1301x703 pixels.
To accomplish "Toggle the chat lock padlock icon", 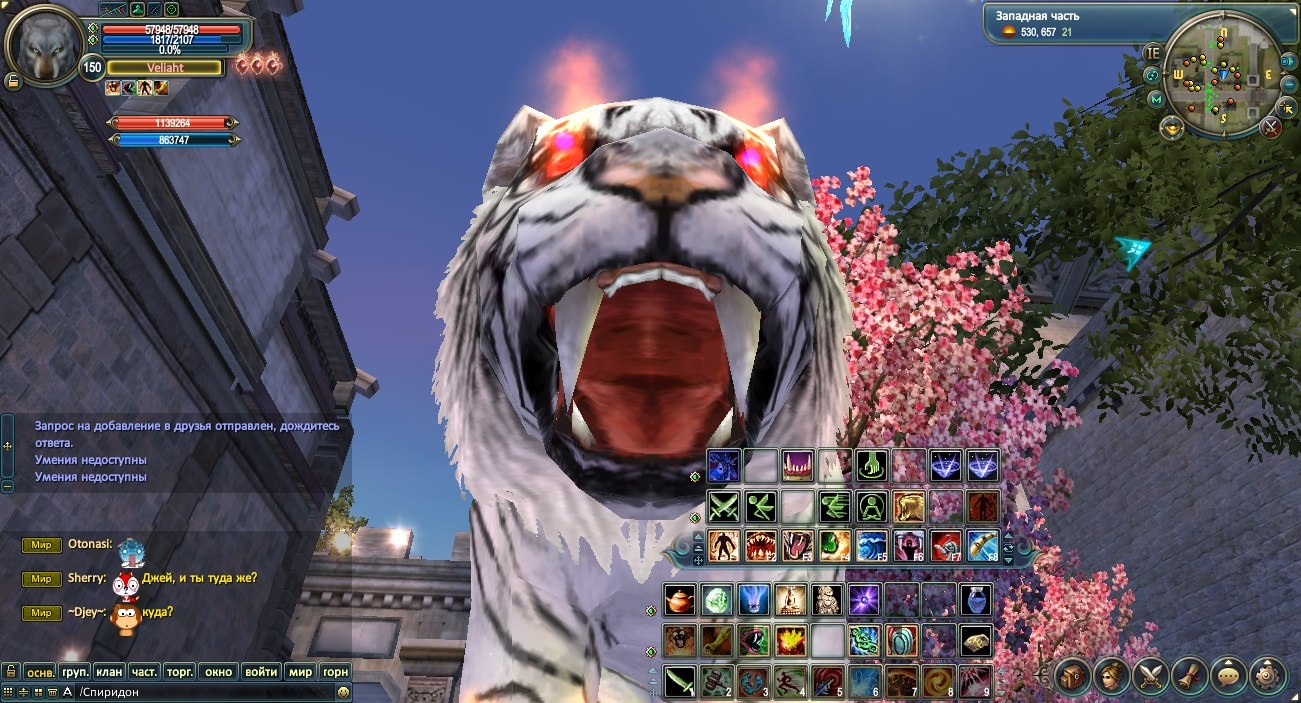I will [9, 672].
